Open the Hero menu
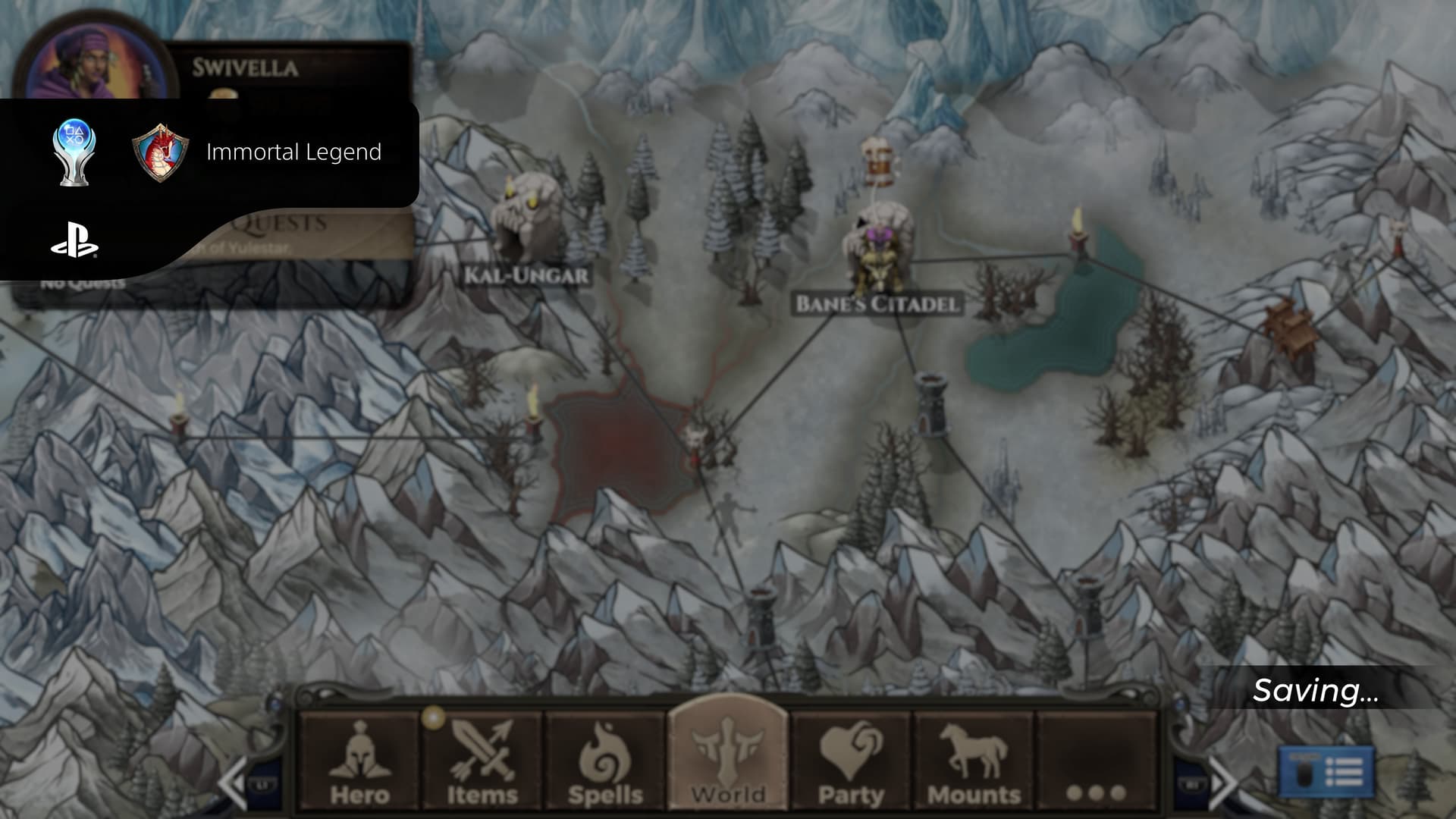This screenshot has width=1456, height=819. tap(359, 762)
